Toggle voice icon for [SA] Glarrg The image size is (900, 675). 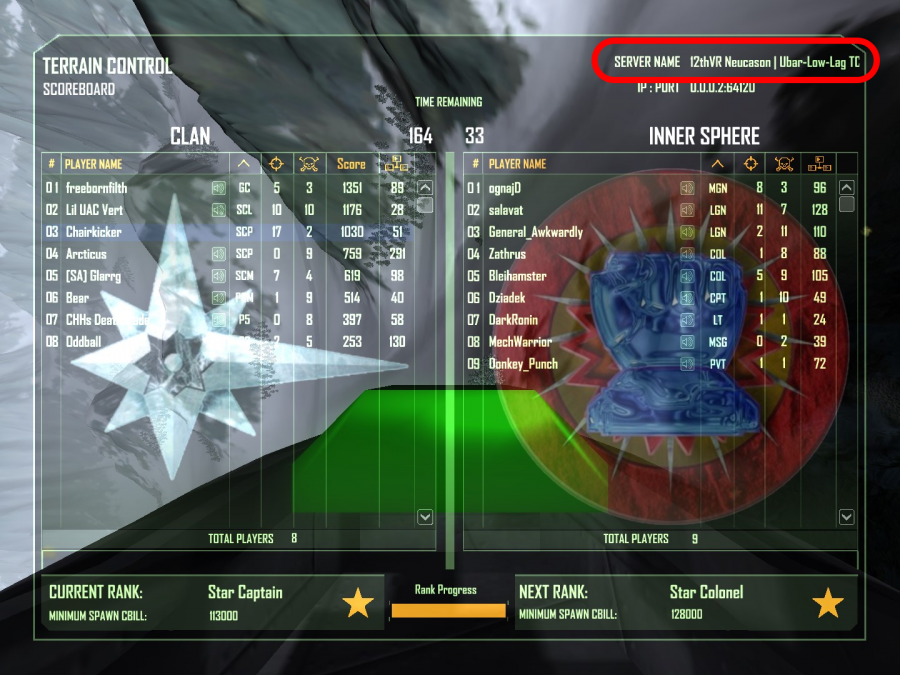pos(218,276)
